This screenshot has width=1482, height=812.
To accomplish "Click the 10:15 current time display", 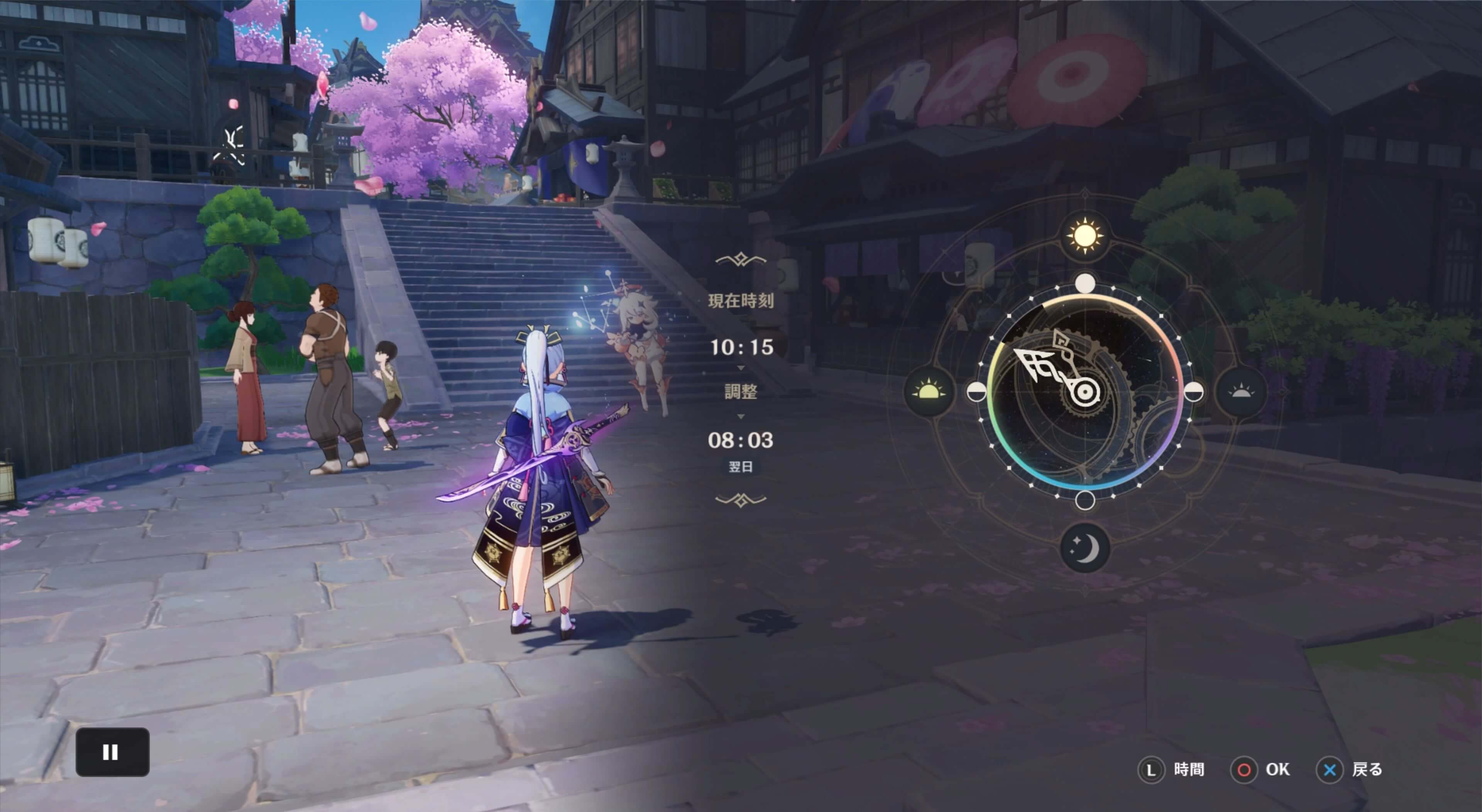I will [x=742, y=346].
